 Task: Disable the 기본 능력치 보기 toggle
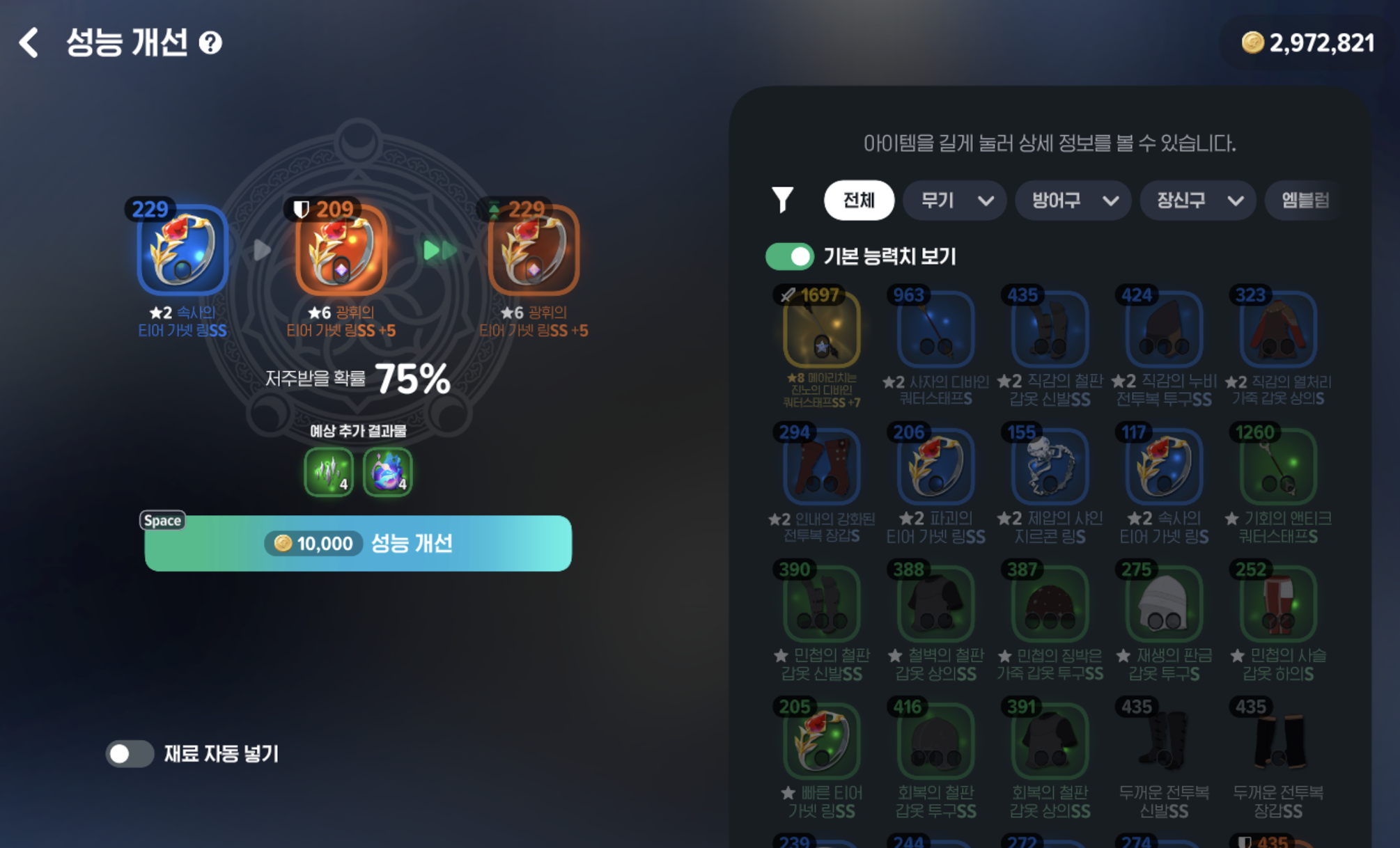(x=790, y=256)
